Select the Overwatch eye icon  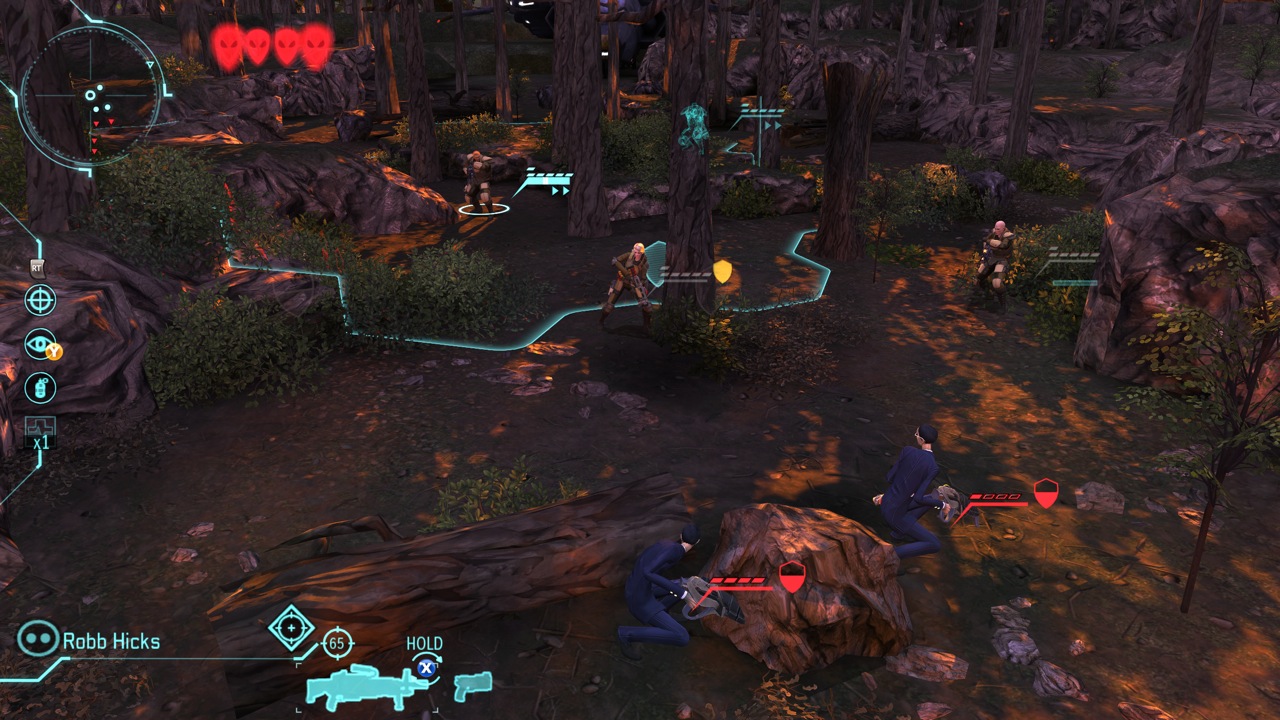pos(38,342)
